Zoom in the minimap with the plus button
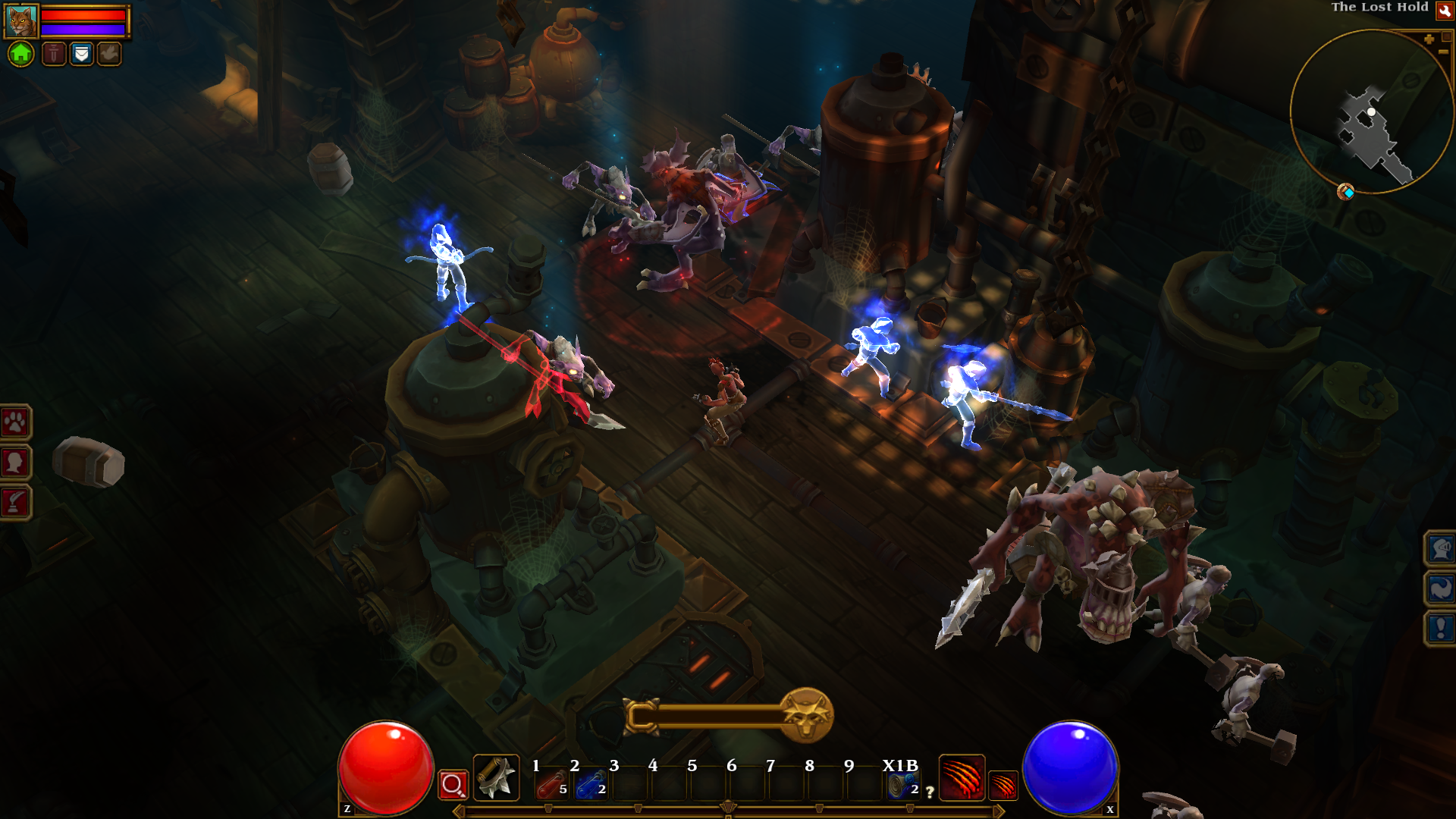This screenshot has height=819, width=1456. (x=1429, y=39)
